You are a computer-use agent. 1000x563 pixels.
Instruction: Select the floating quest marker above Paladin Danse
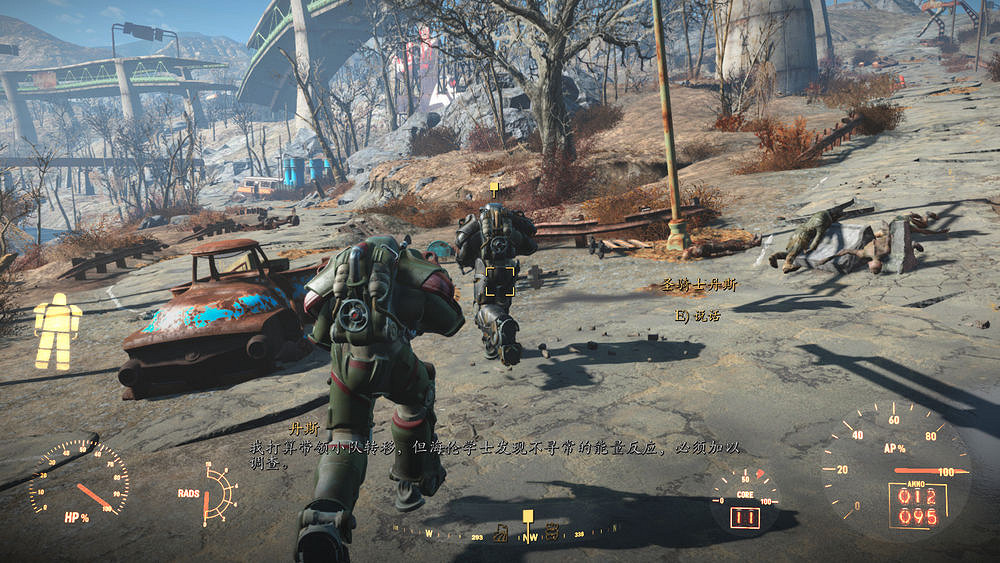coord(493,187)
